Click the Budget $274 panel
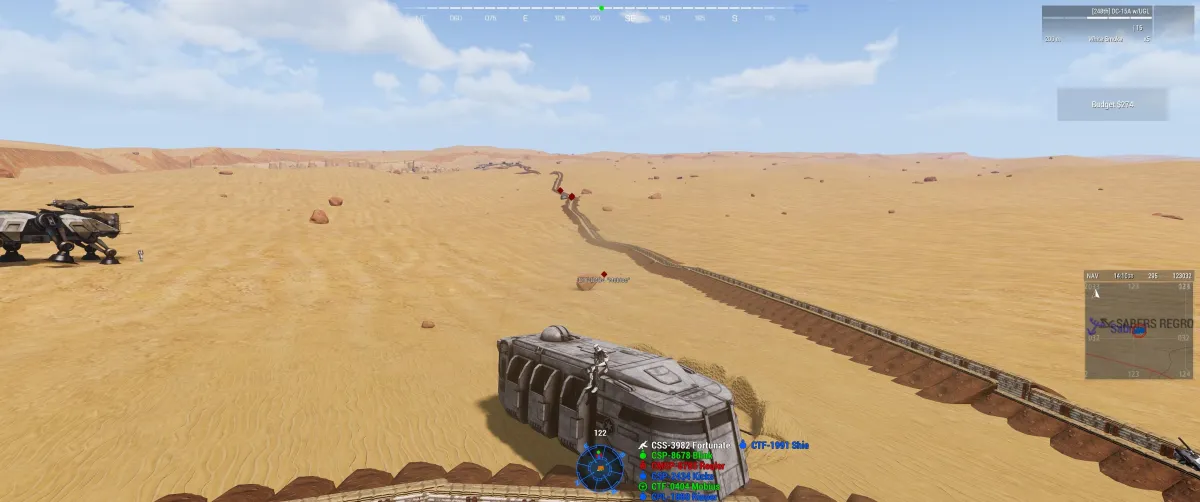The width and height of the screenshot is (1200, 502). click(x=1112, y=104)
